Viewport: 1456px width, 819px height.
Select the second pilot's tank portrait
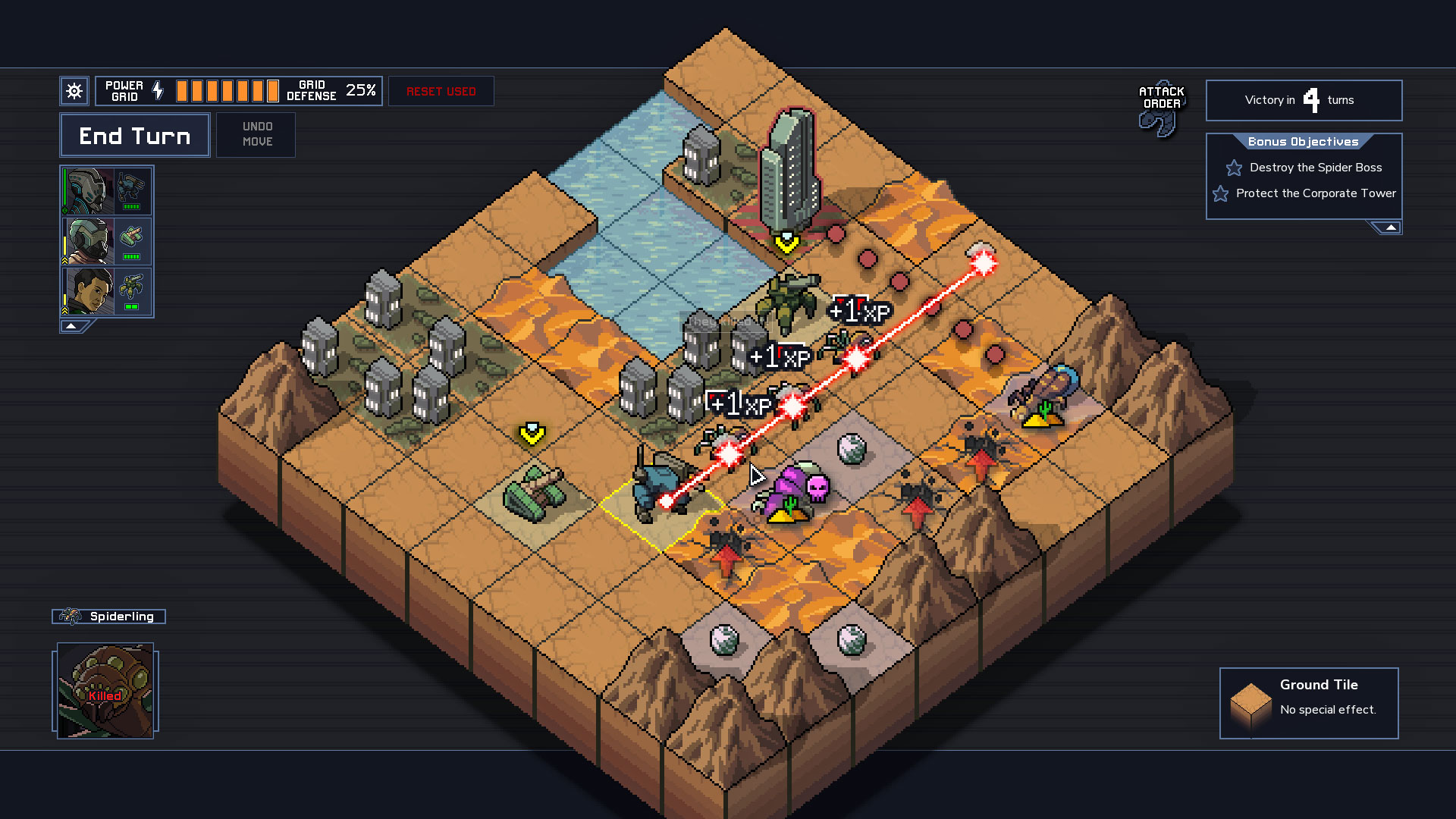coord(107,241)
